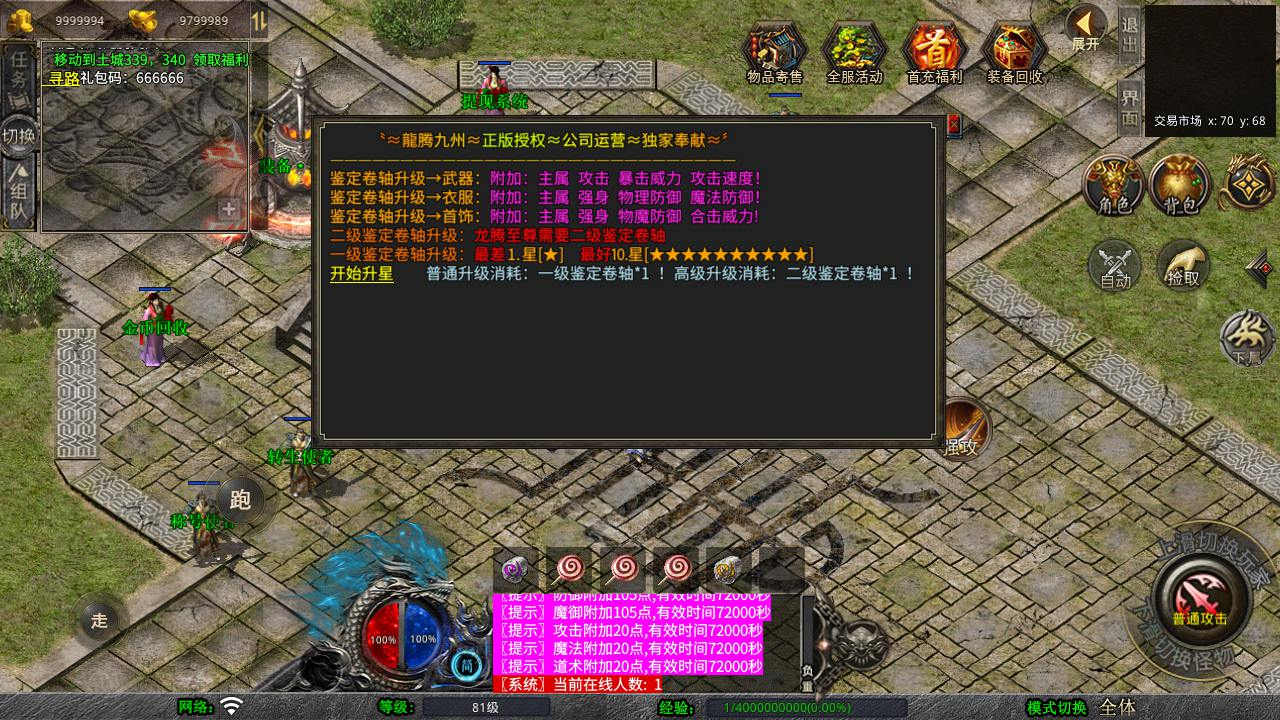Open the 首充福利 first-recharge icon
The height and width of the screenshot is (720, 1280).
point(934,50)
